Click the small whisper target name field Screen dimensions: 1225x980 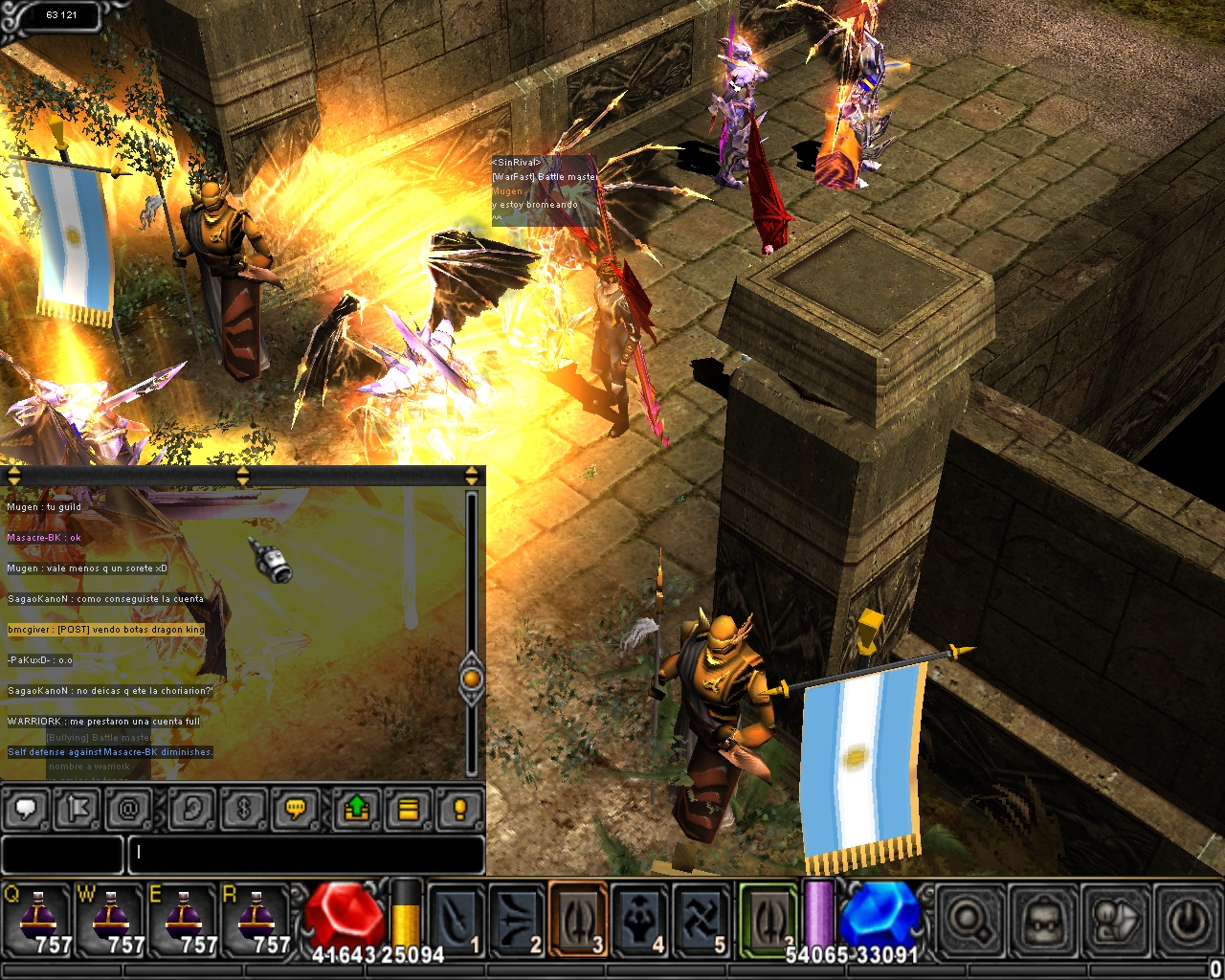coord(62,854)
